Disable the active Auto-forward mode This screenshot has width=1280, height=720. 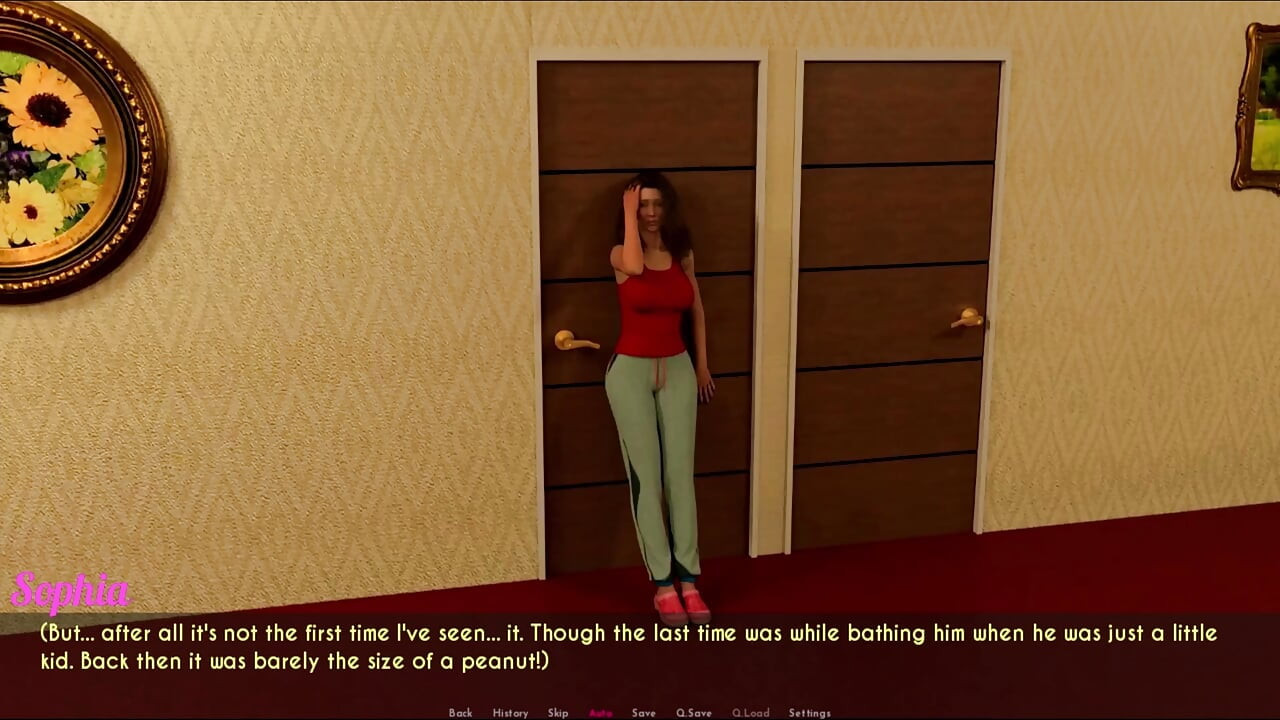pos(598,713)
